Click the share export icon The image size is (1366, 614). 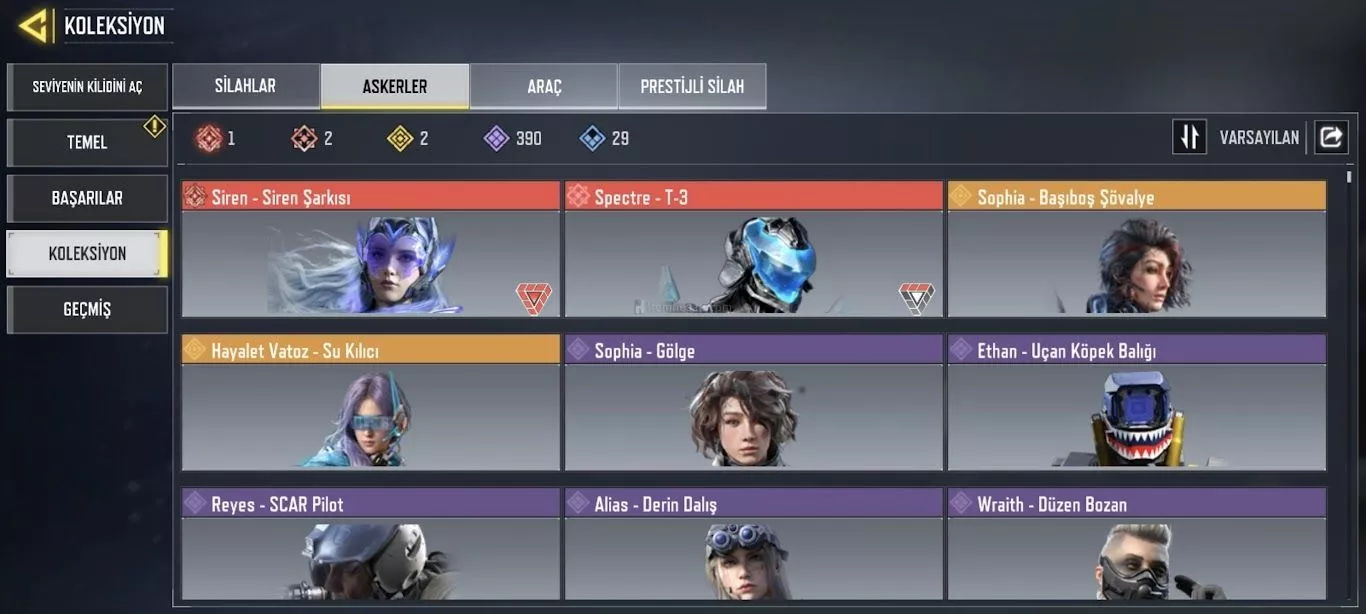pos(1330,137)
